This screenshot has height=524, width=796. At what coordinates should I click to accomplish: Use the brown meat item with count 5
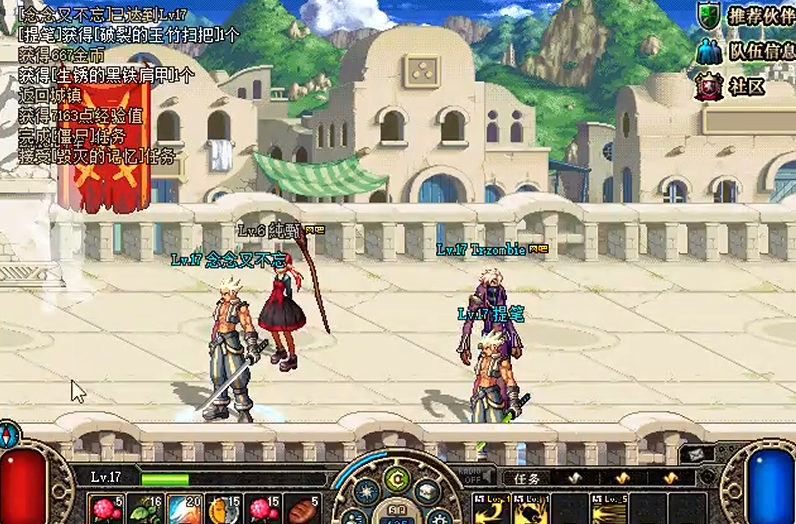point(302,508)
